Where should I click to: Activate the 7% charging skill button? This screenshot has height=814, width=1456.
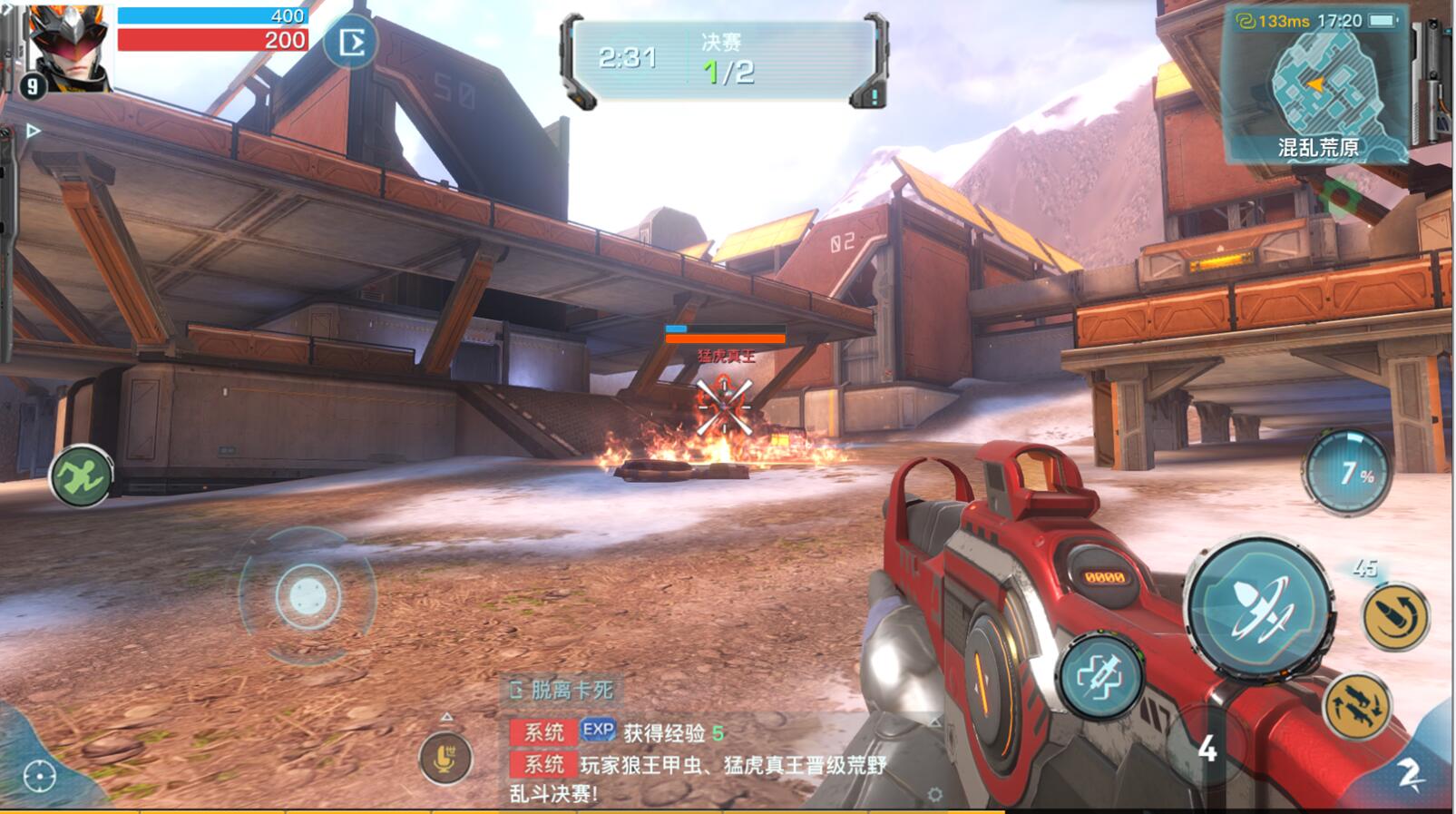coord(1347,472)
